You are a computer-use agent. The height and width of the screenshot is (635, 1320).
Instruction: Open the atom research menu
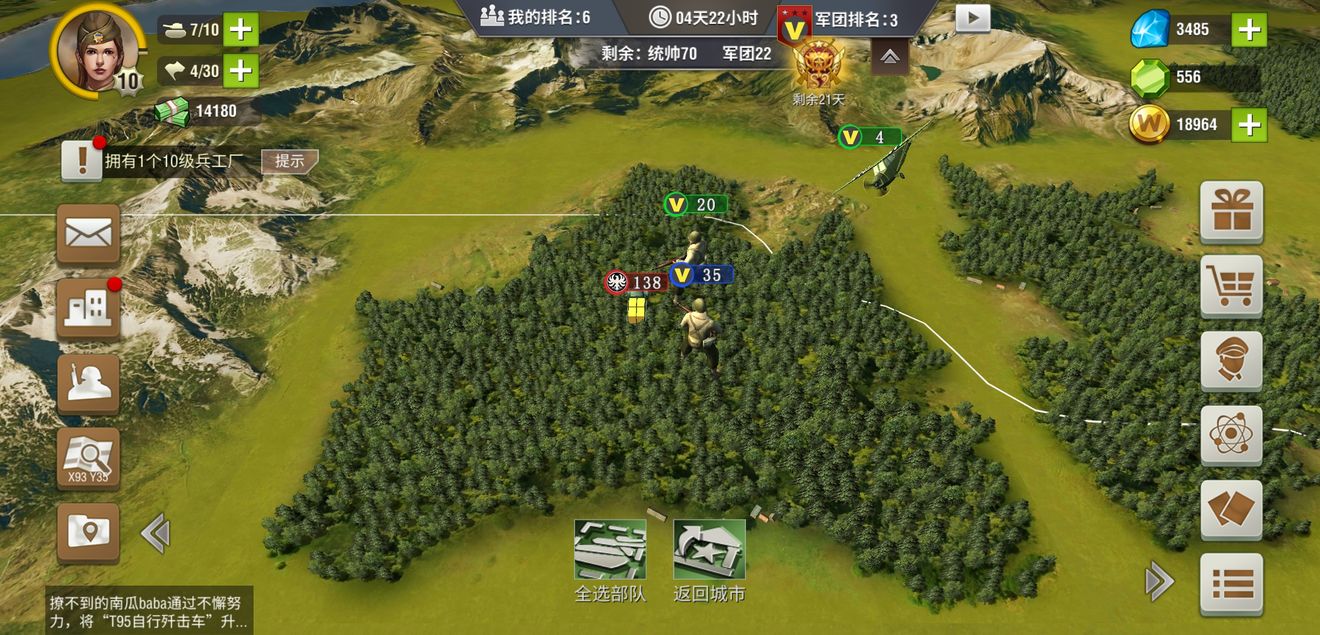click(1231, 435)
